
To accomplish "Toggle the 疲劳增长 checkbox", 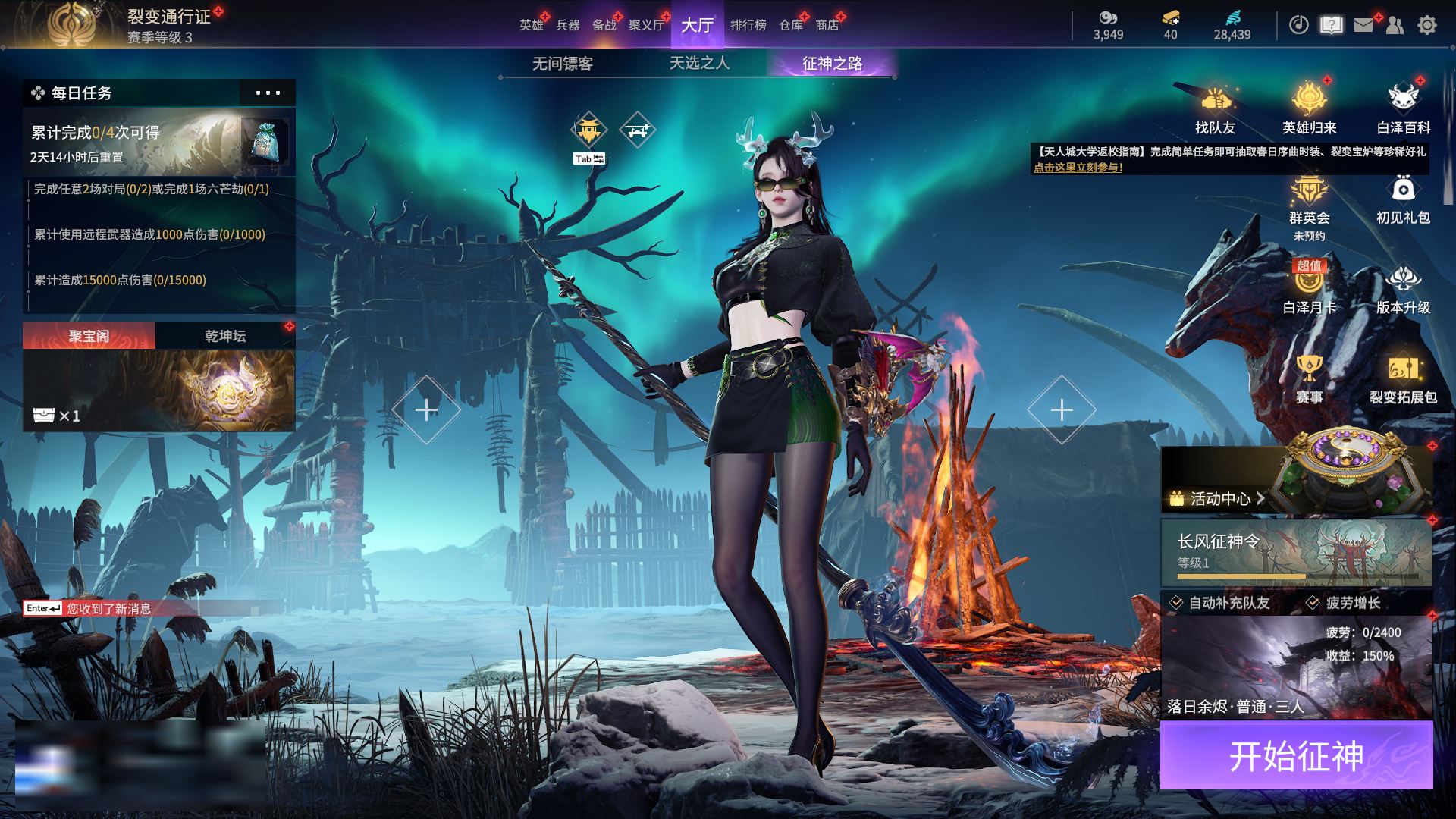I will [1313, 603].
